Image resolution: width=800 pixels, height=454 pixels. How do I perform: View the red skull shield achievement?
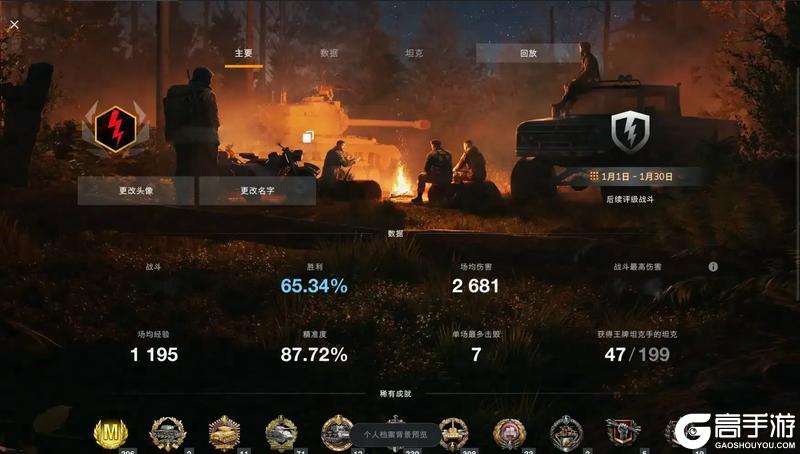coord(622,432)
